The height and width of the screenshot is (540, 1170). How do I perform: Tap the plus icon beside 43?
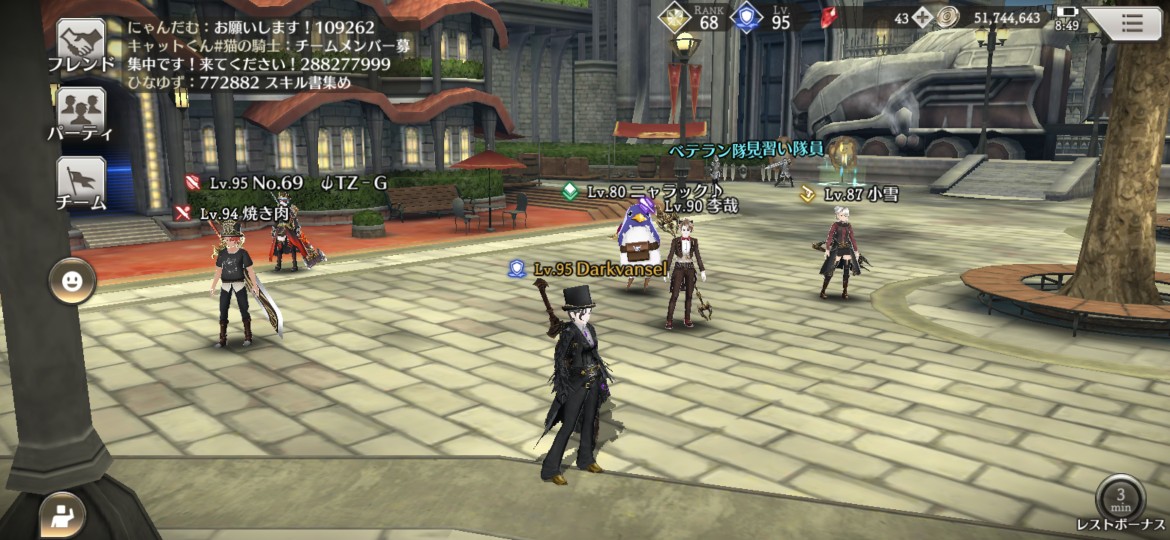click(x=922, y=18)
